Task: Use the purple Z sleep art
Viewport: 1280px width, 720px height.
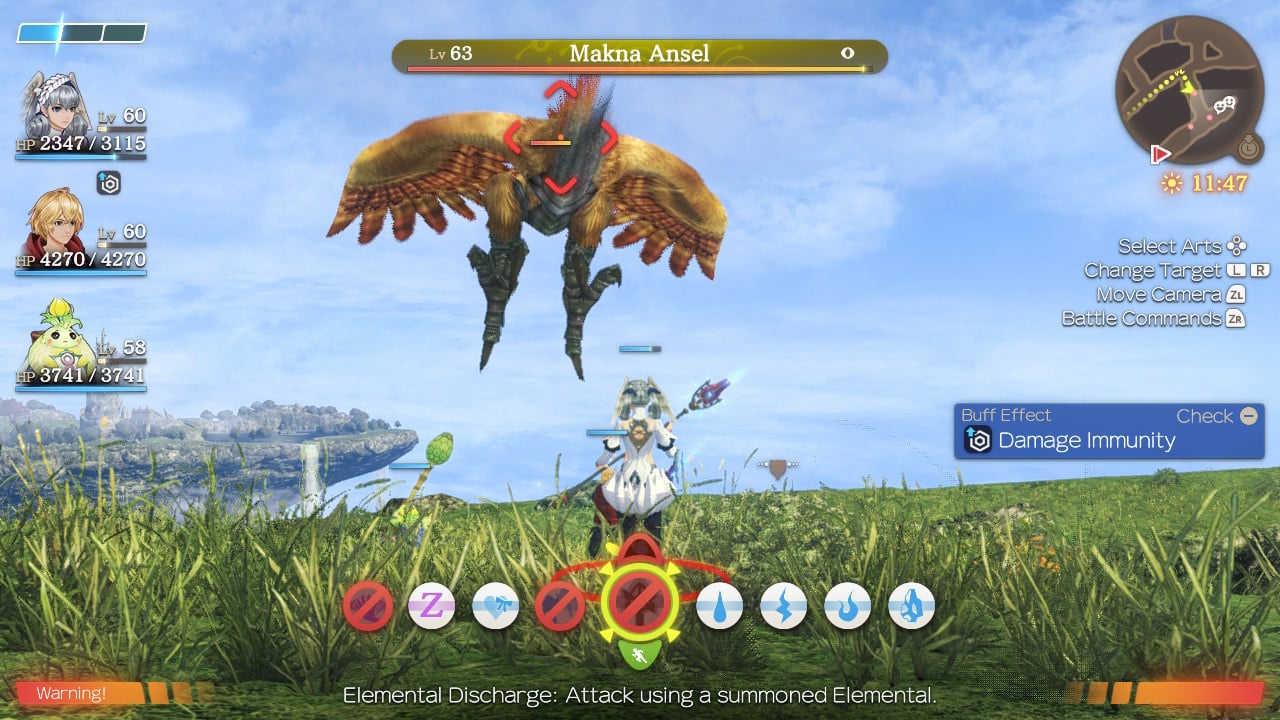Action: pyautogui.click(x=432, y=606)
